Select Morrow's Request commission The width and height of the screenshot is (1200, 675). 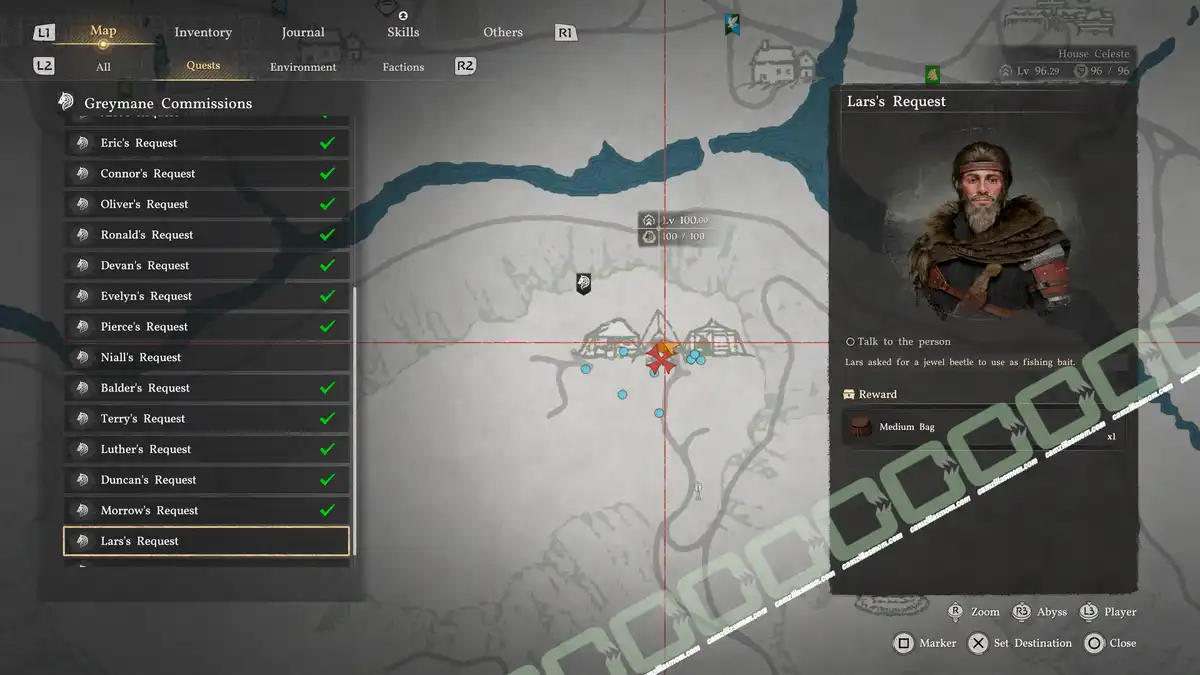pyautogui.click(x=207, y=511)
